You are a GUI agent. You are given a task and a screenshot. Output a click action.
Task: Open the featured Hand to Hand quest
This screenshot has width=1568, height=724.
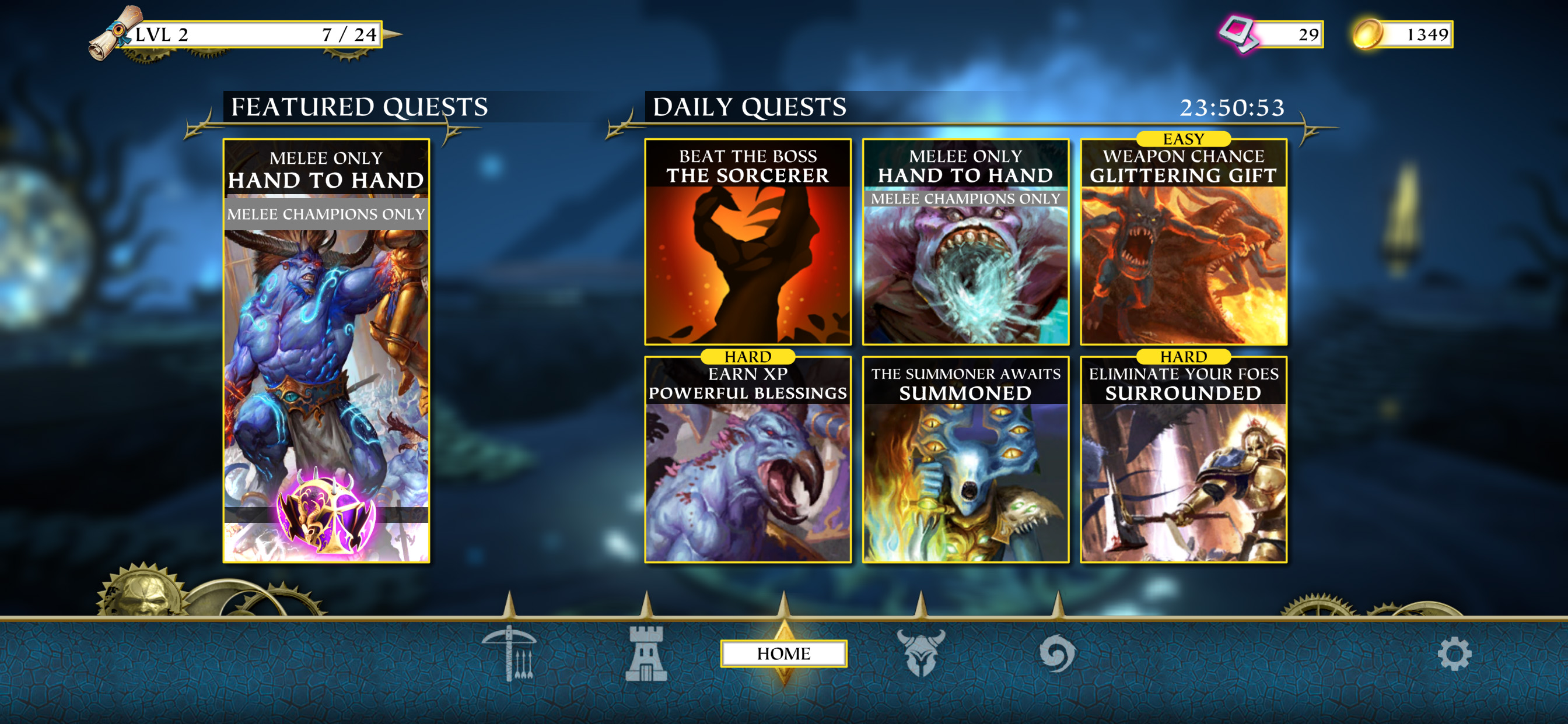point(326,350)
